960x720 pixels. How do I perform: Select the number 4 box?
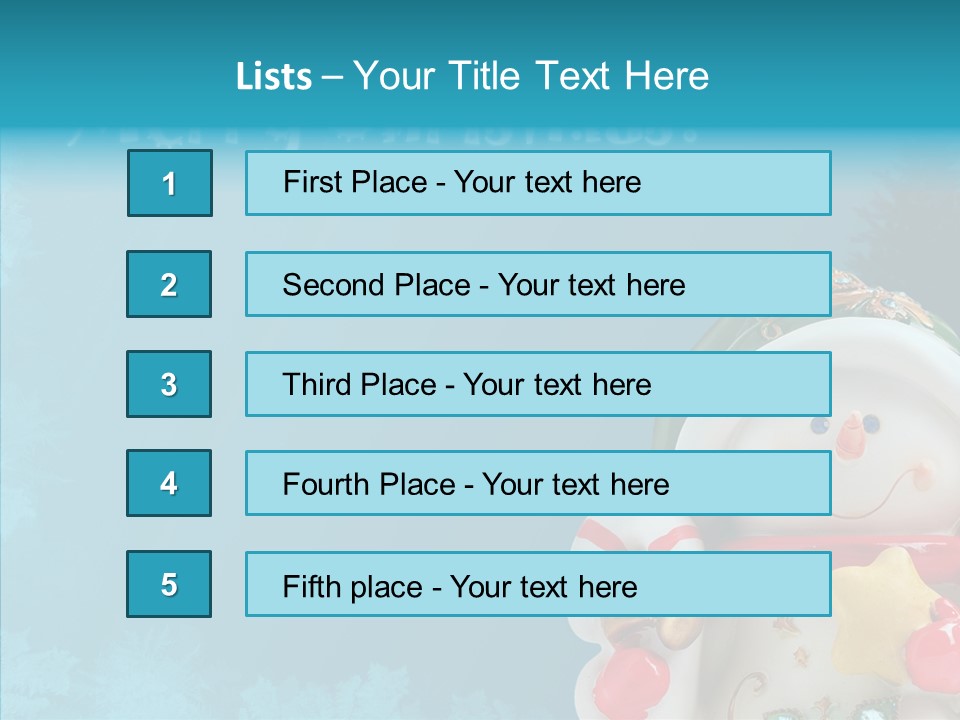[169, 484]
